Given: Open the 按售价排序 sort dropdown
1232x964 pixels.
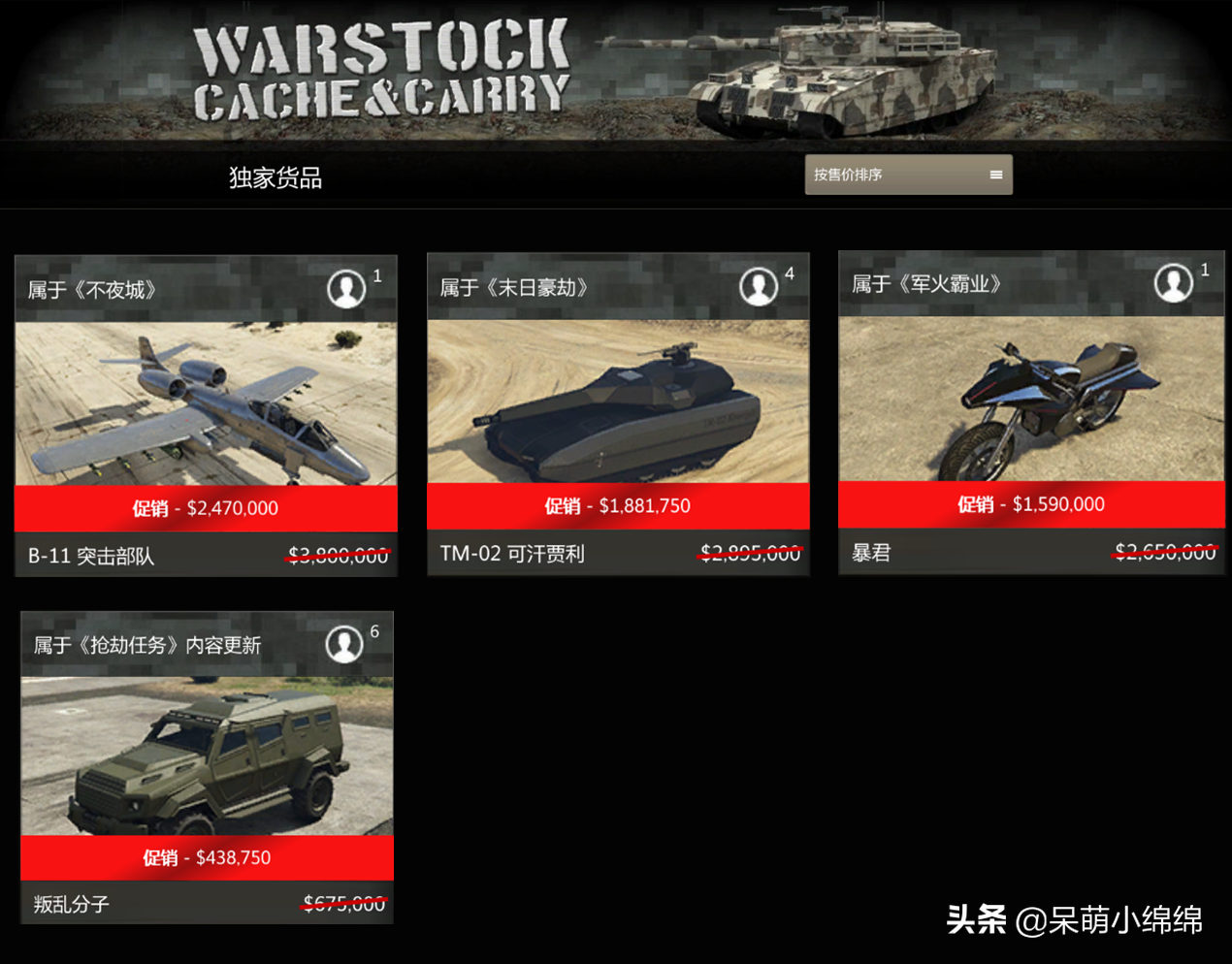Looking at the screenshot, I should click(x=908, y=175).
